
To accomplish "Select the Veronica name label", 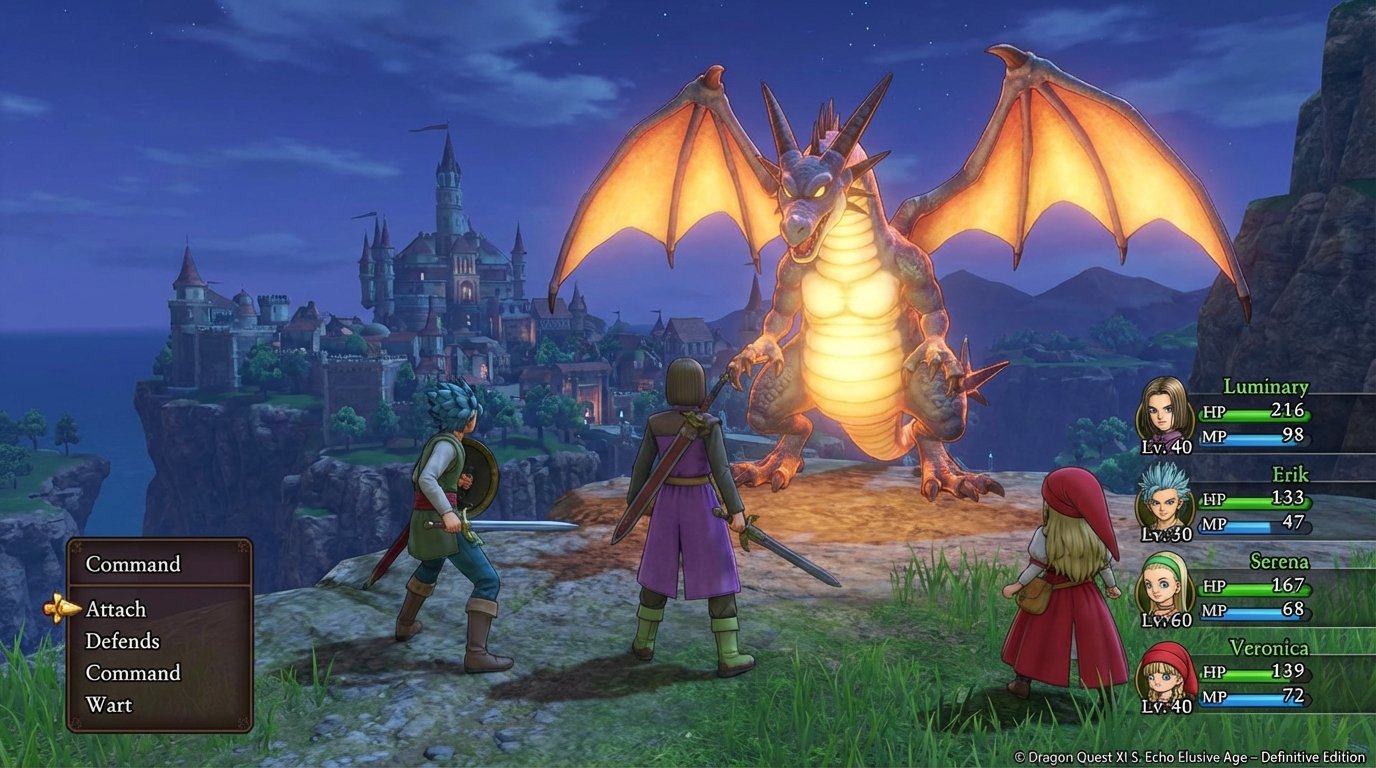I will (1270, 648).
